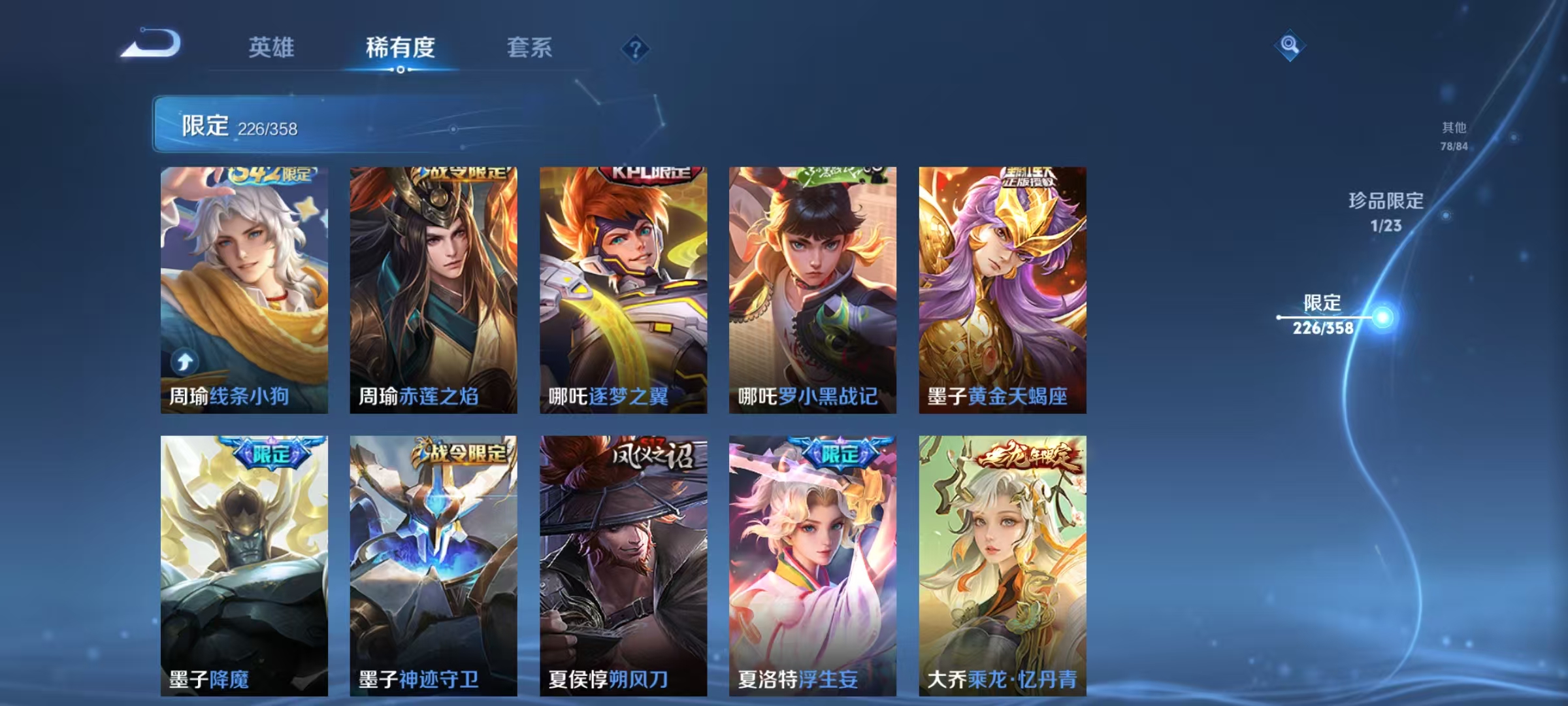The width and height of the screenshot is (1568, 706).
Task: Switch to the 套系 tab
Action: 530,47
